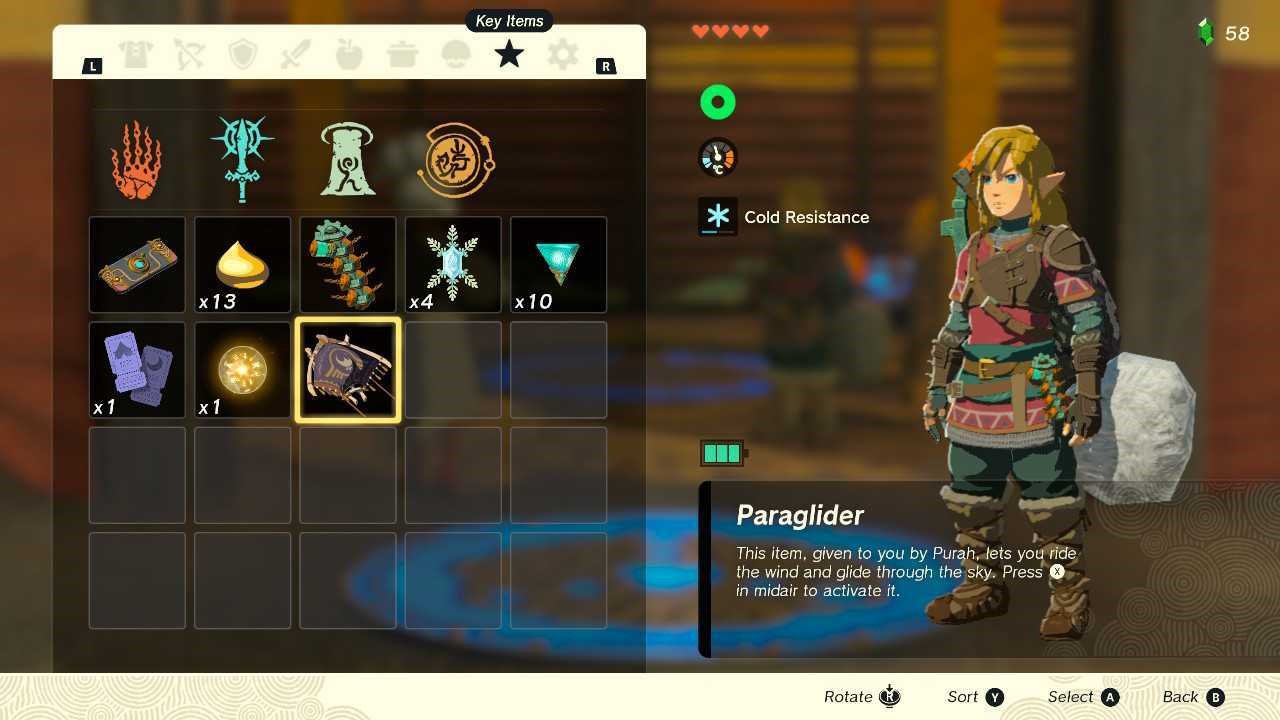The width and height of the screenshot is (1280, 720).
Task: Select the snowflake crystal item slot
Action: click(453, 265)
